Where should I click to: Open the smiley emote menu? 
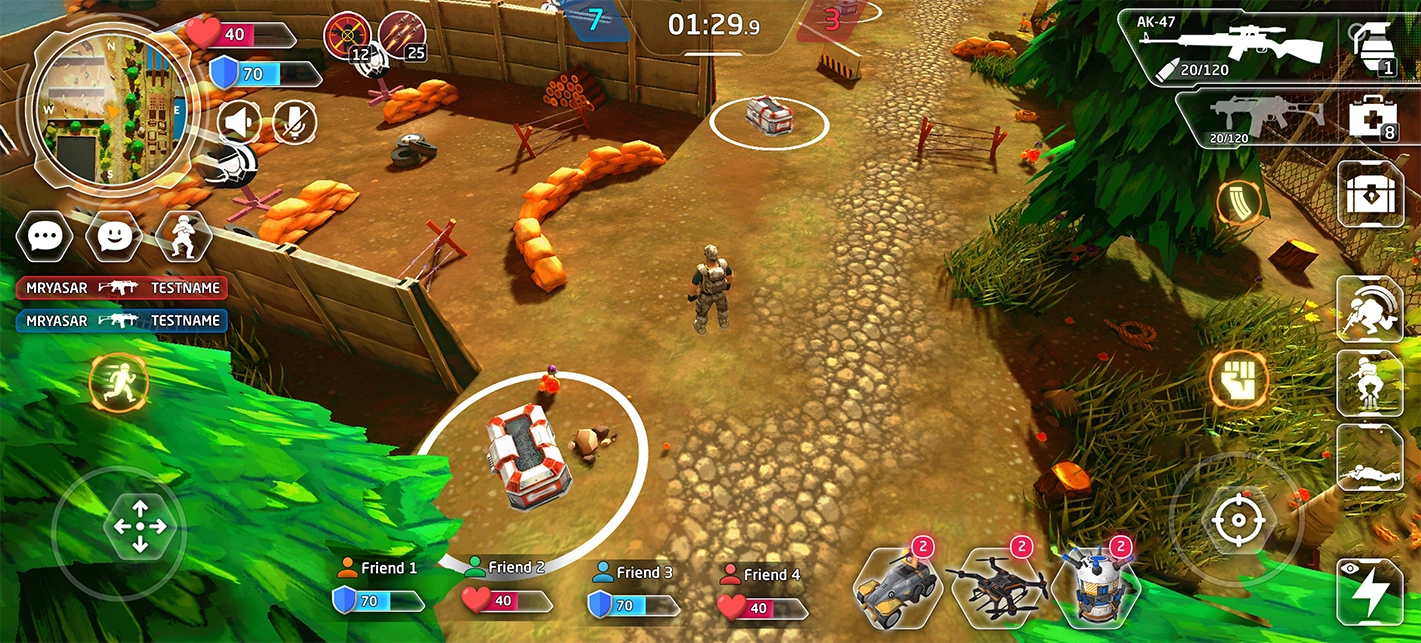coord(114,236)
